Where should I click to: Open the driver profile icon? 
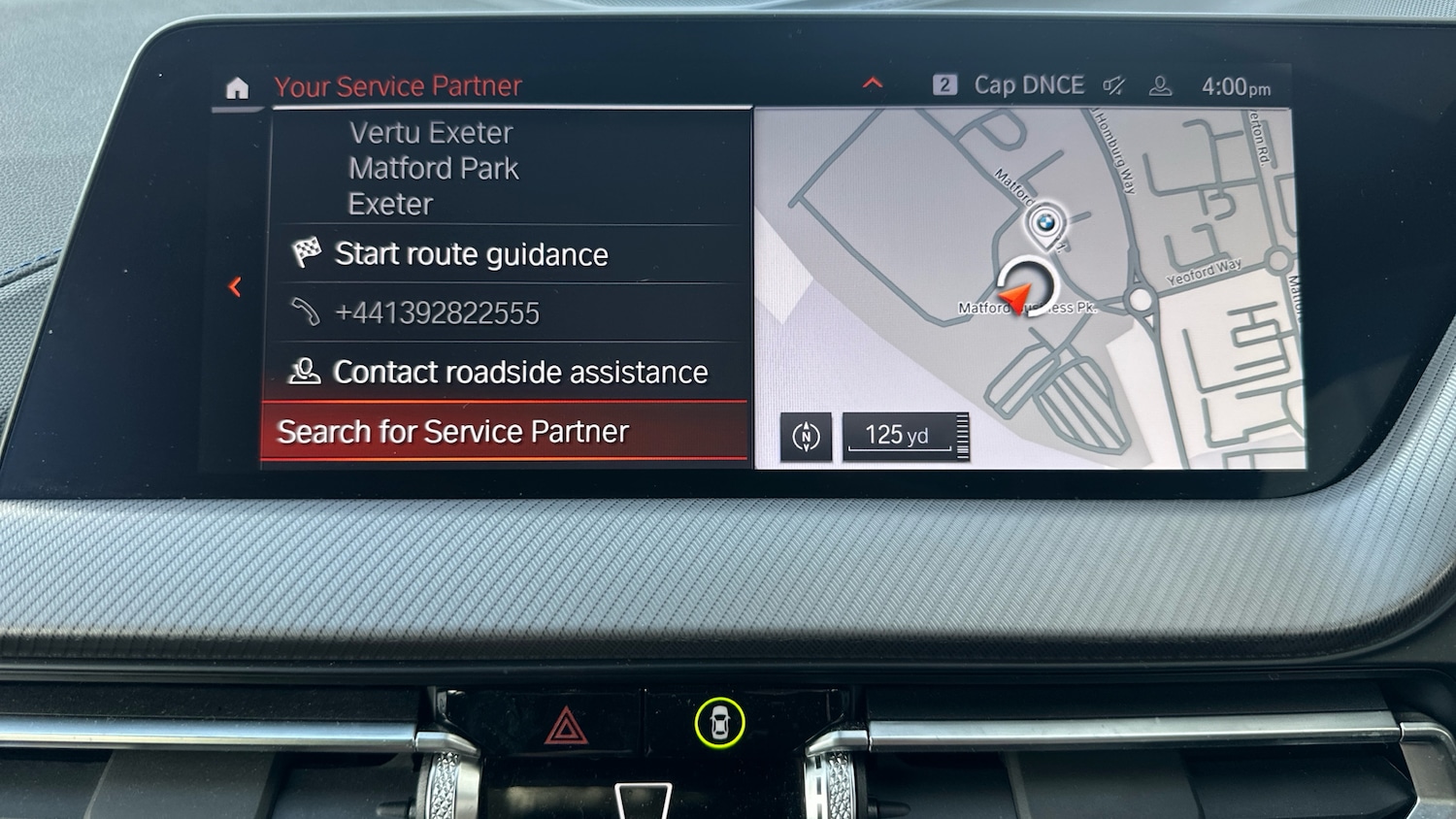[x=1160, y=86]
